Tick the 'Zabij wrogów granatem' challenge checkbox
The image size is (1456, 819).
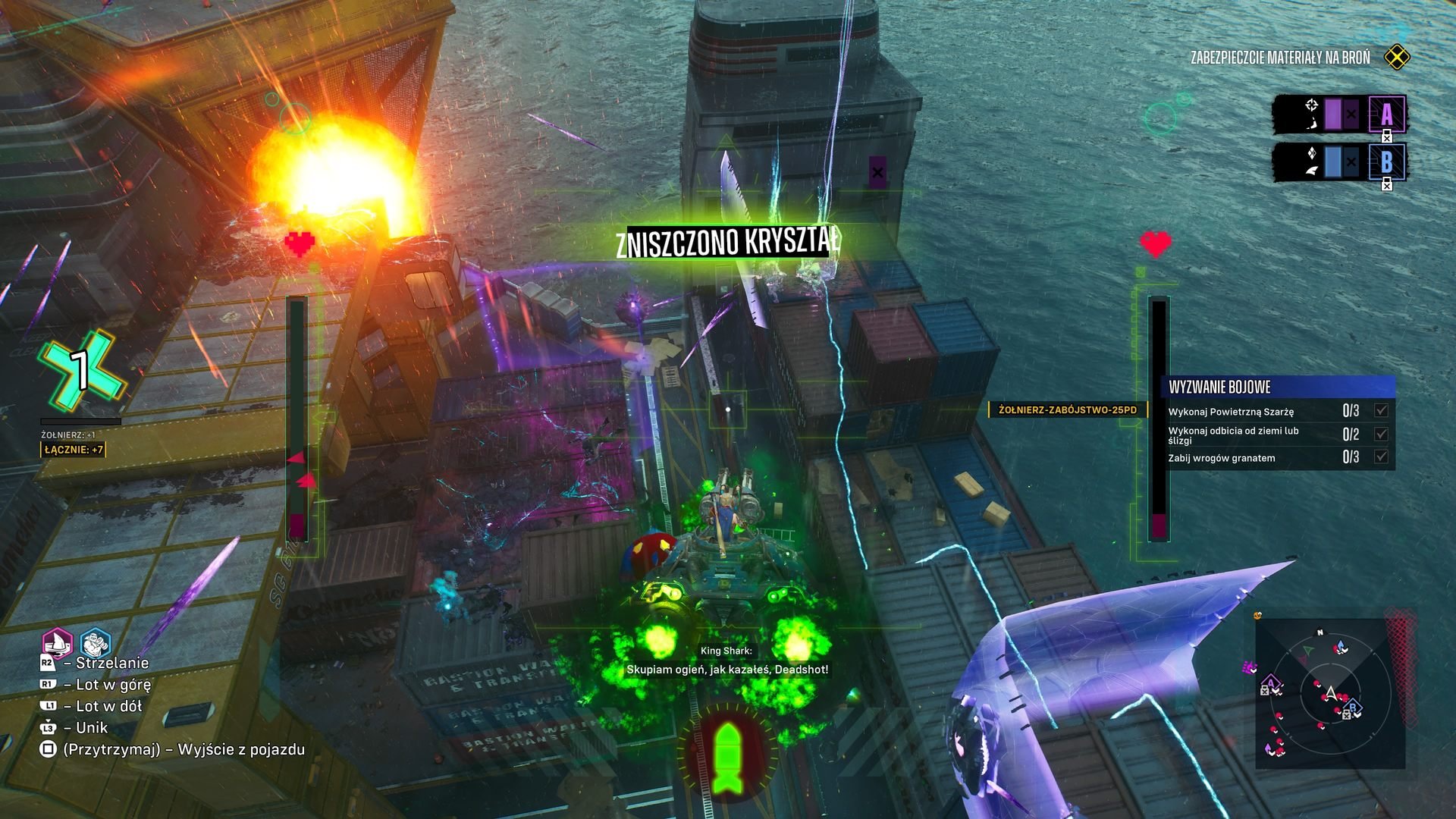pos(1381,457)
